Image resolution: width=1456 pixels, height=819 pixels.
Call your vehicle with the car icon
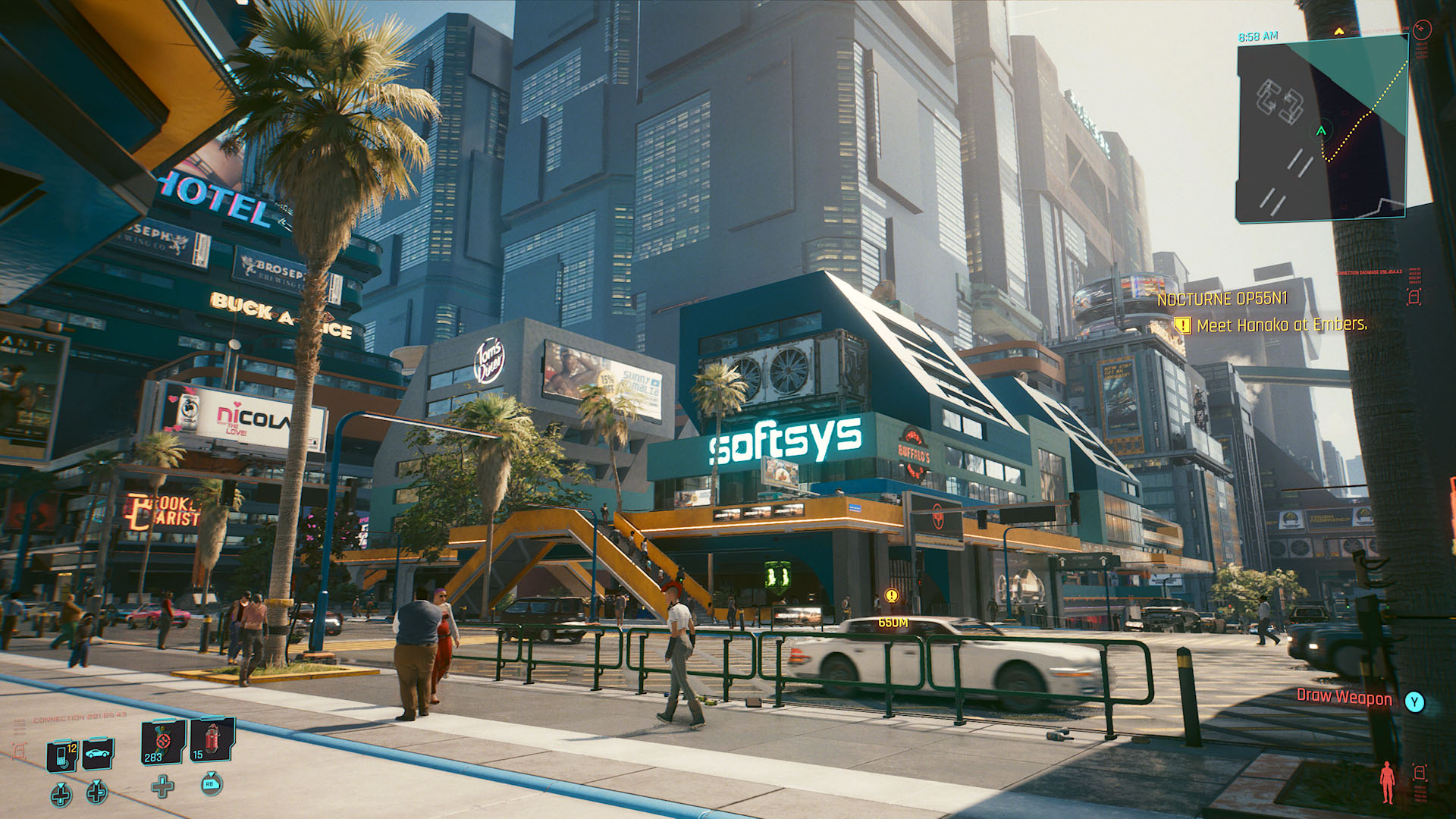pos(98,753)
